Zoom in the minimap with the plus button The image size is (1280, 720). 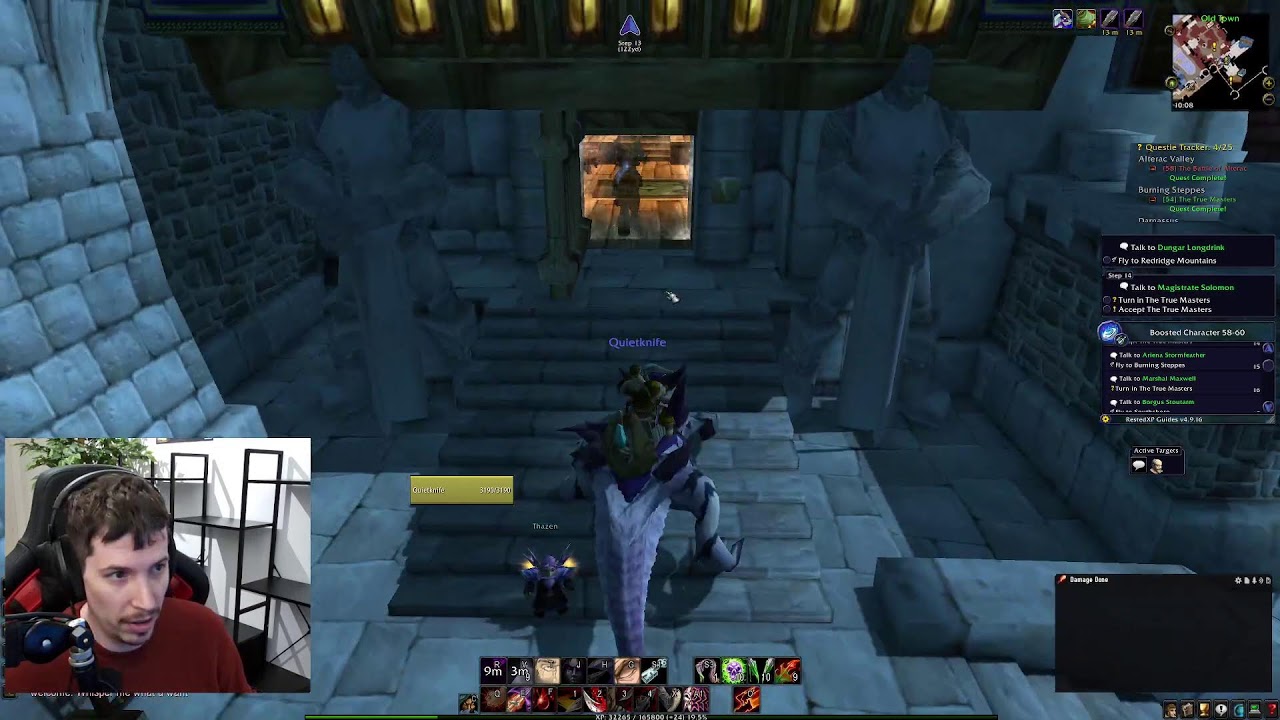pos(1270,83)
